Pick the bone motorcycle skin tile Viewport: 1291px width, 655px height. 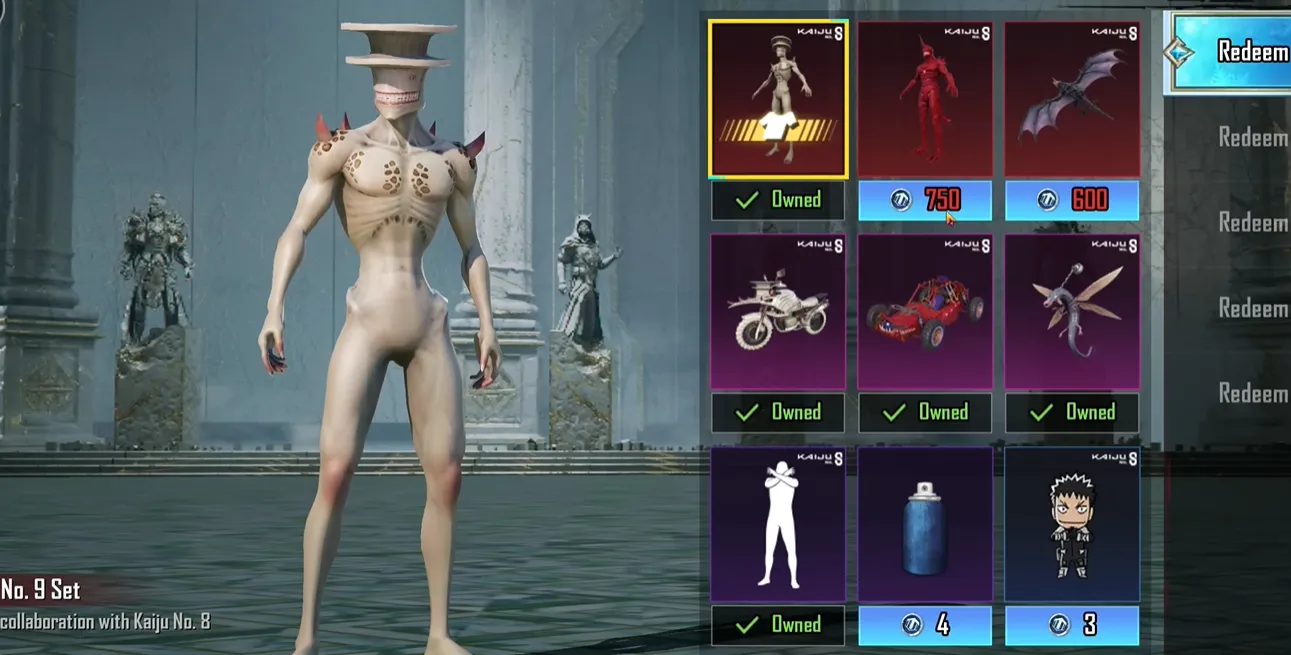click(778, 312)
